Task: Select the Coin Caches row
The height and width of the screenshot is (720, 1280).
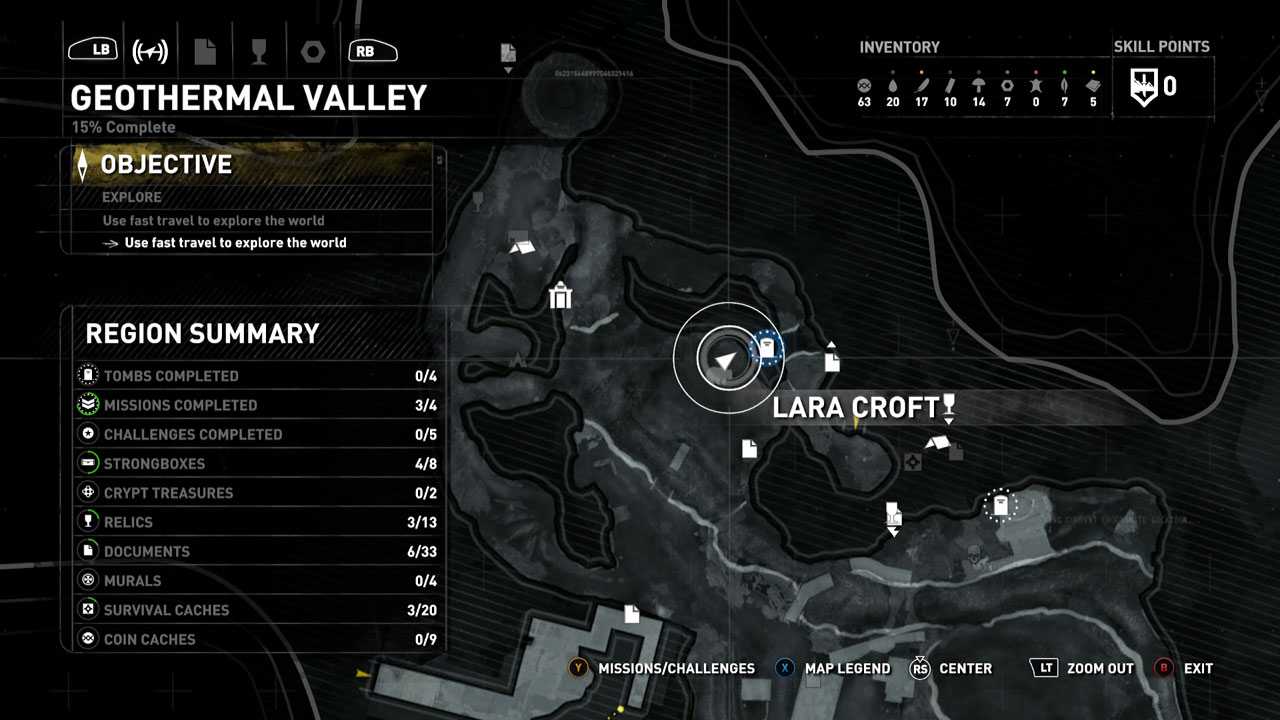Action: [x=258, y=639]
